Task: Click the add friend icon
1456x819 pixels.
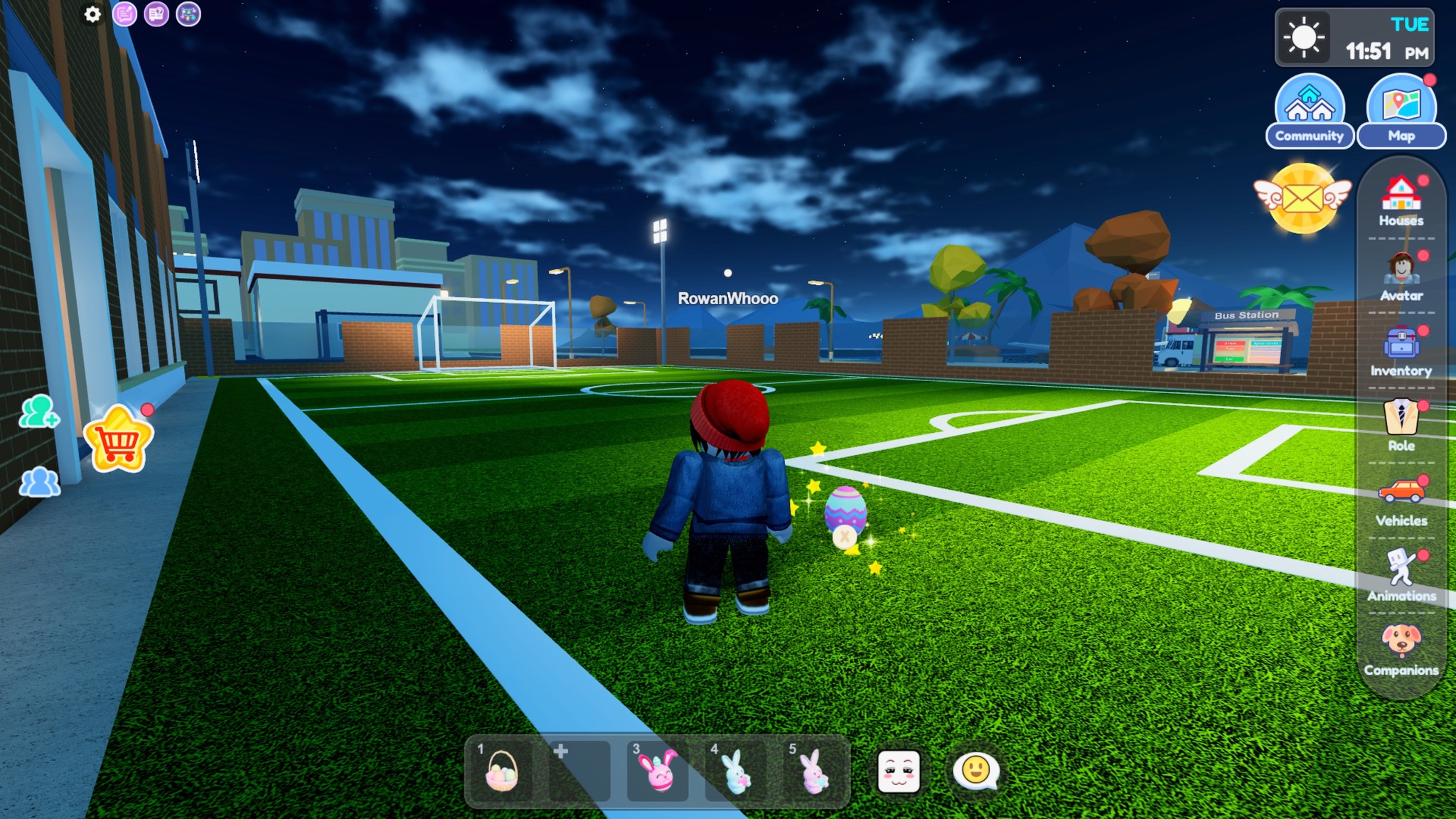Action: coord(39,419)
